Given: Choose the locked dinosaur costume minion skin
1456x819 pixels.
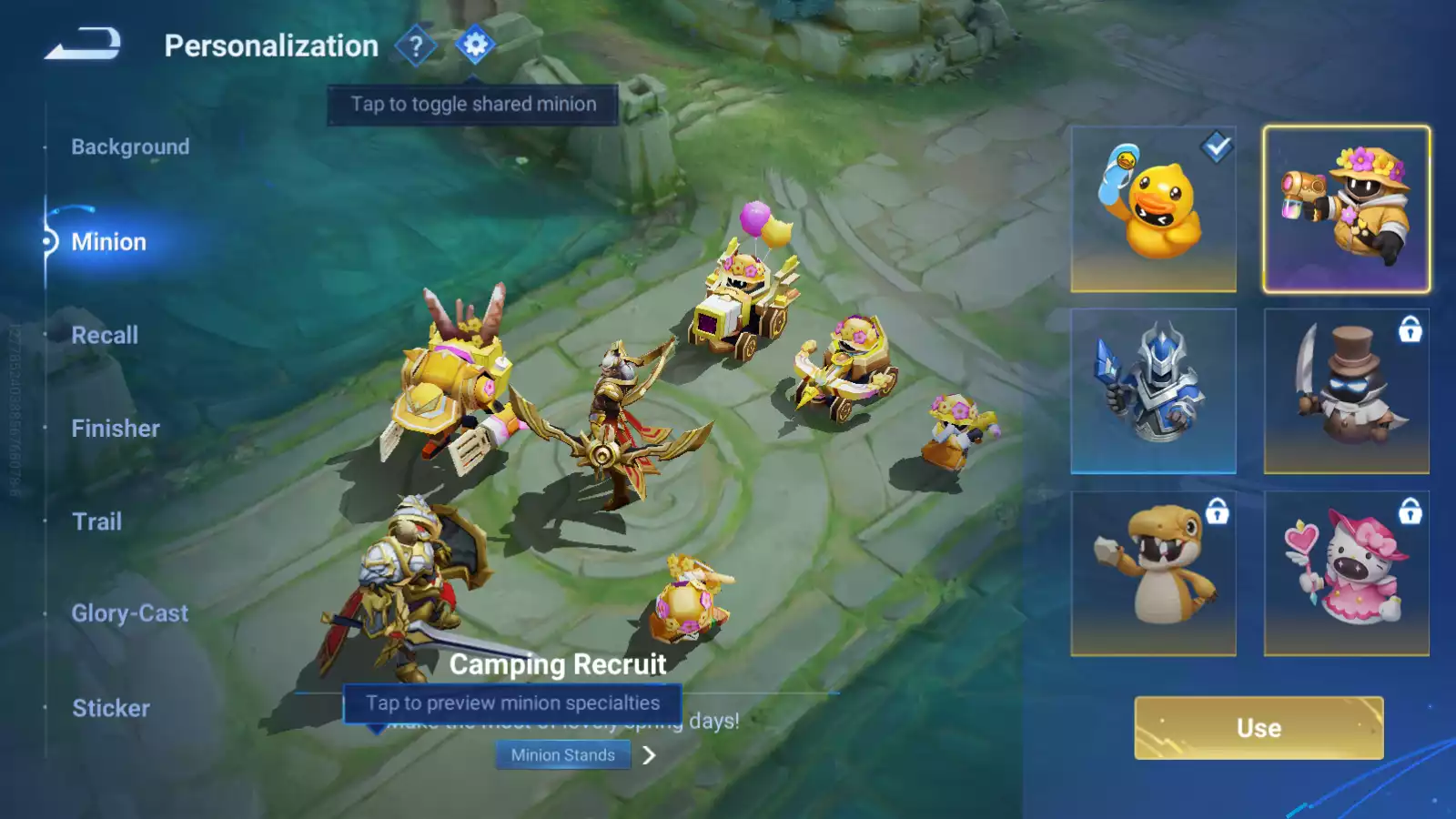Looking at the screenshot, I should coord(1153,573).
